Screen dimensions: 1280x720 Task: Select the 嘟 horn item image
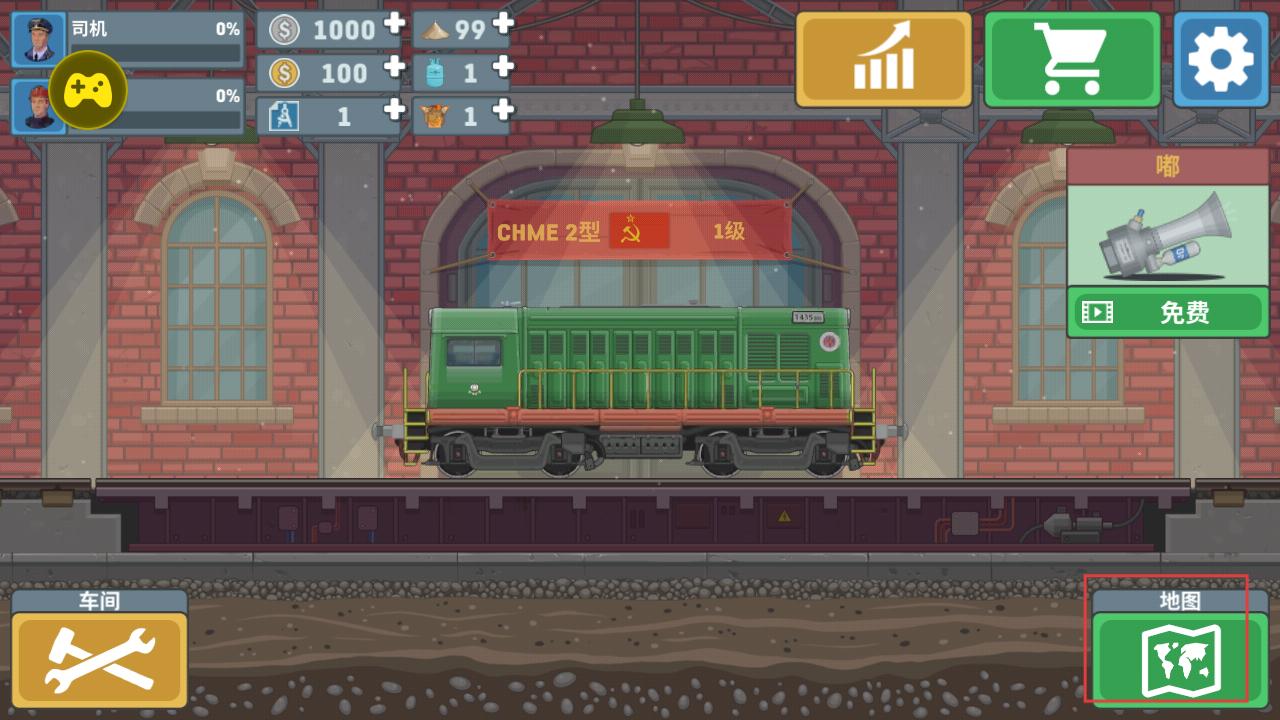[1167, 237]
